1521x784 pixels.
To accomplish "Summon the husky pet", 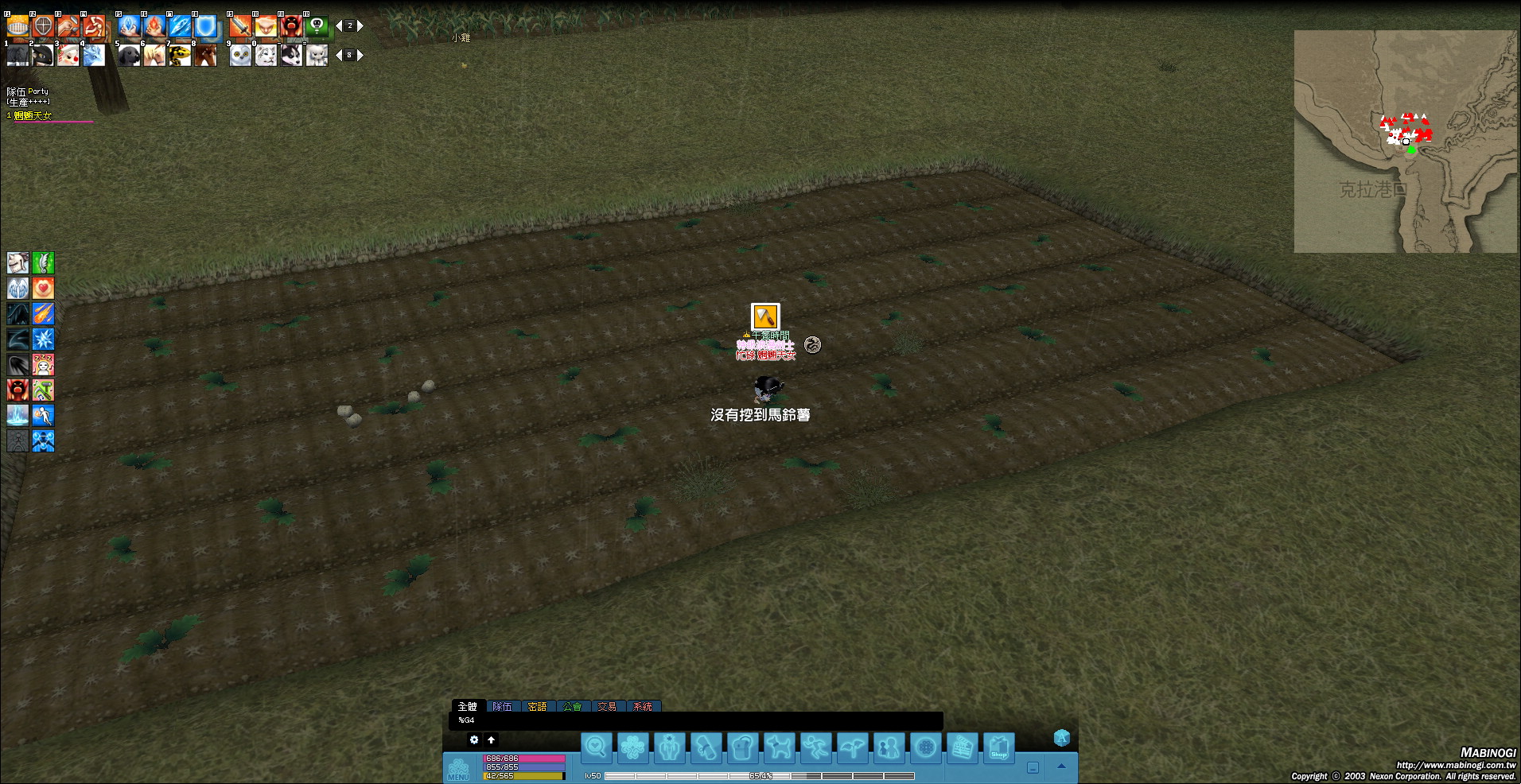I will point(291,55).
